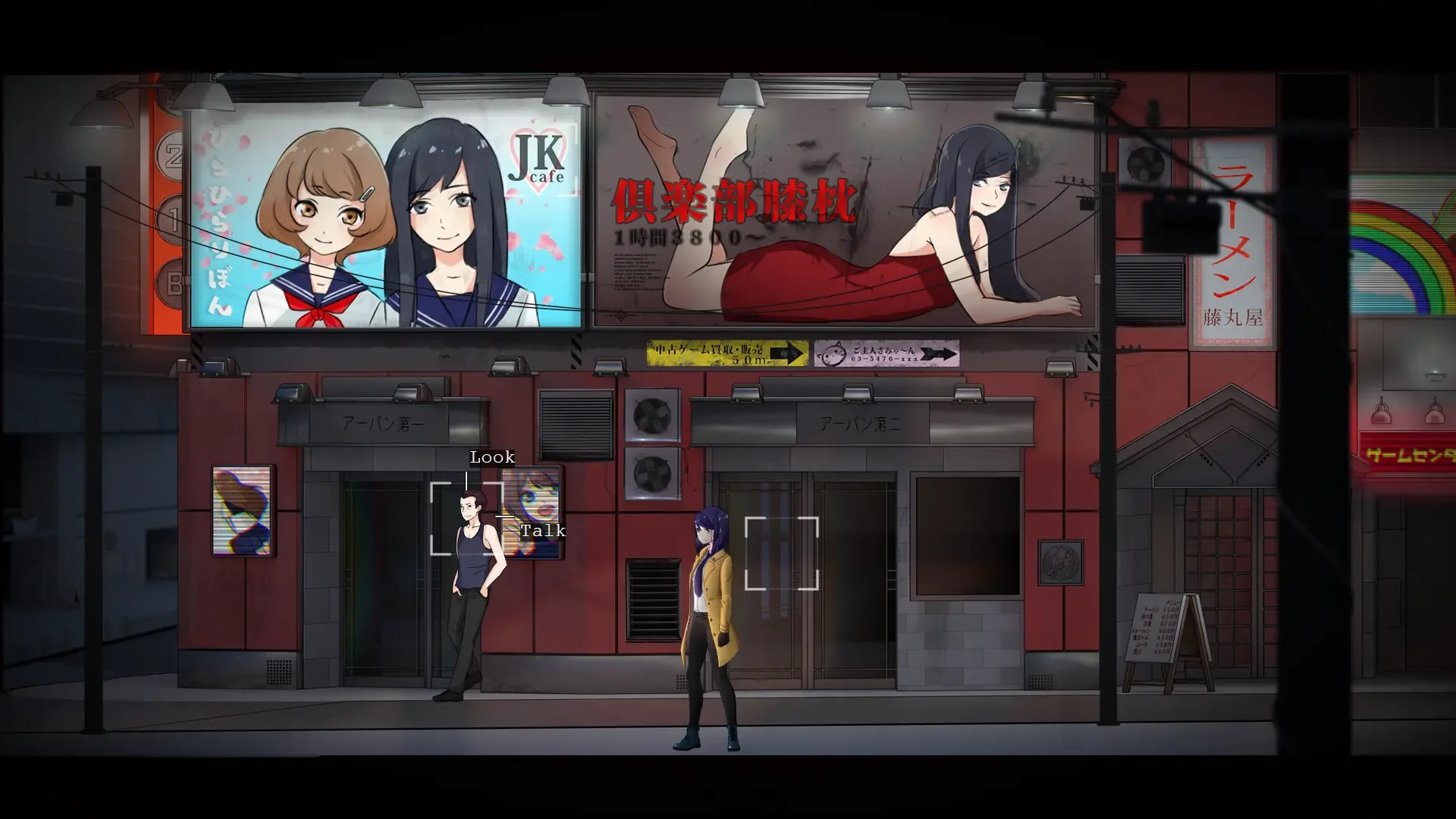Click the pink maid cafe arrow sign

(887, 353)
